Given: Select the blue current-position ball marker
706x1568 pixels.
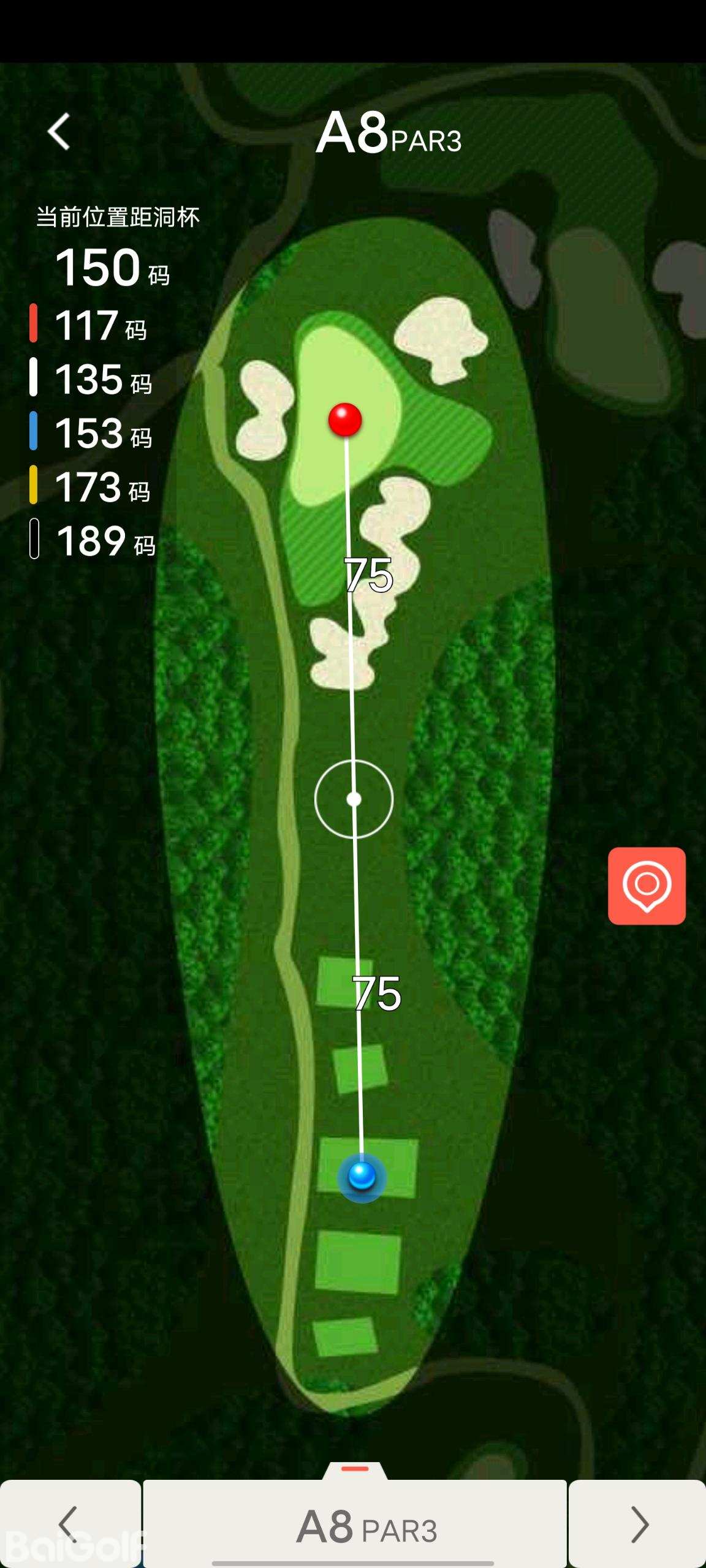Looking at the screenshot, I should click(x=362, y=1176).
